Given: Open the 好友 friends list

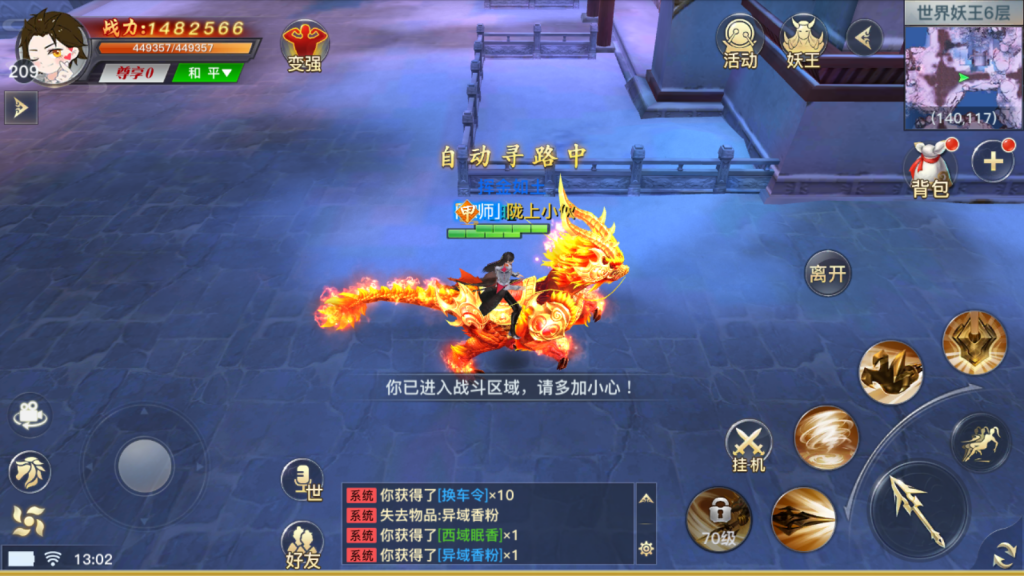Looking at the screenshot, I should pyautogui.click(x=302, y=545).
